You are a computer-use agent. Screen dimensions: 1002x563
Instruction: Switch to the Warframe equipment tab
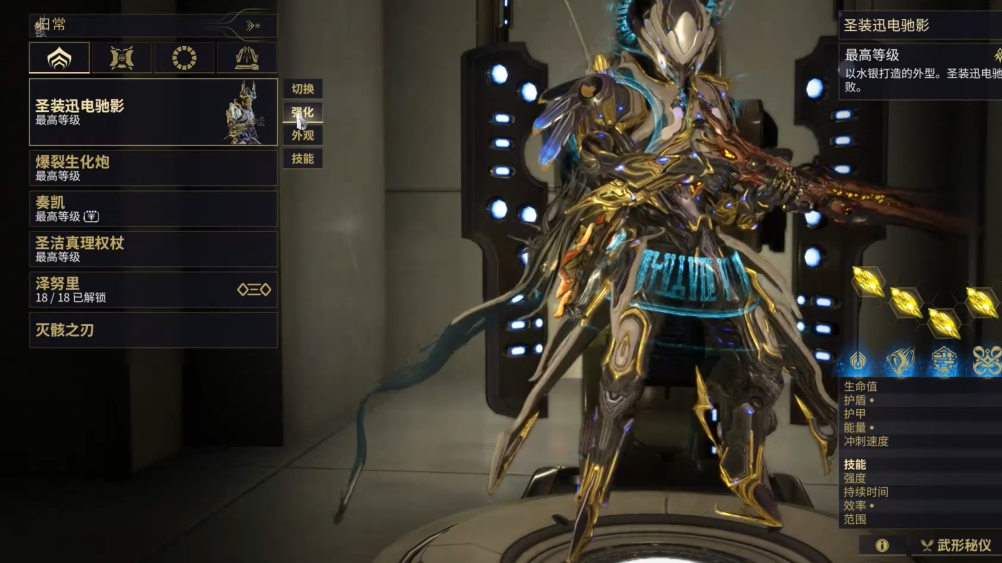[59, 58]
